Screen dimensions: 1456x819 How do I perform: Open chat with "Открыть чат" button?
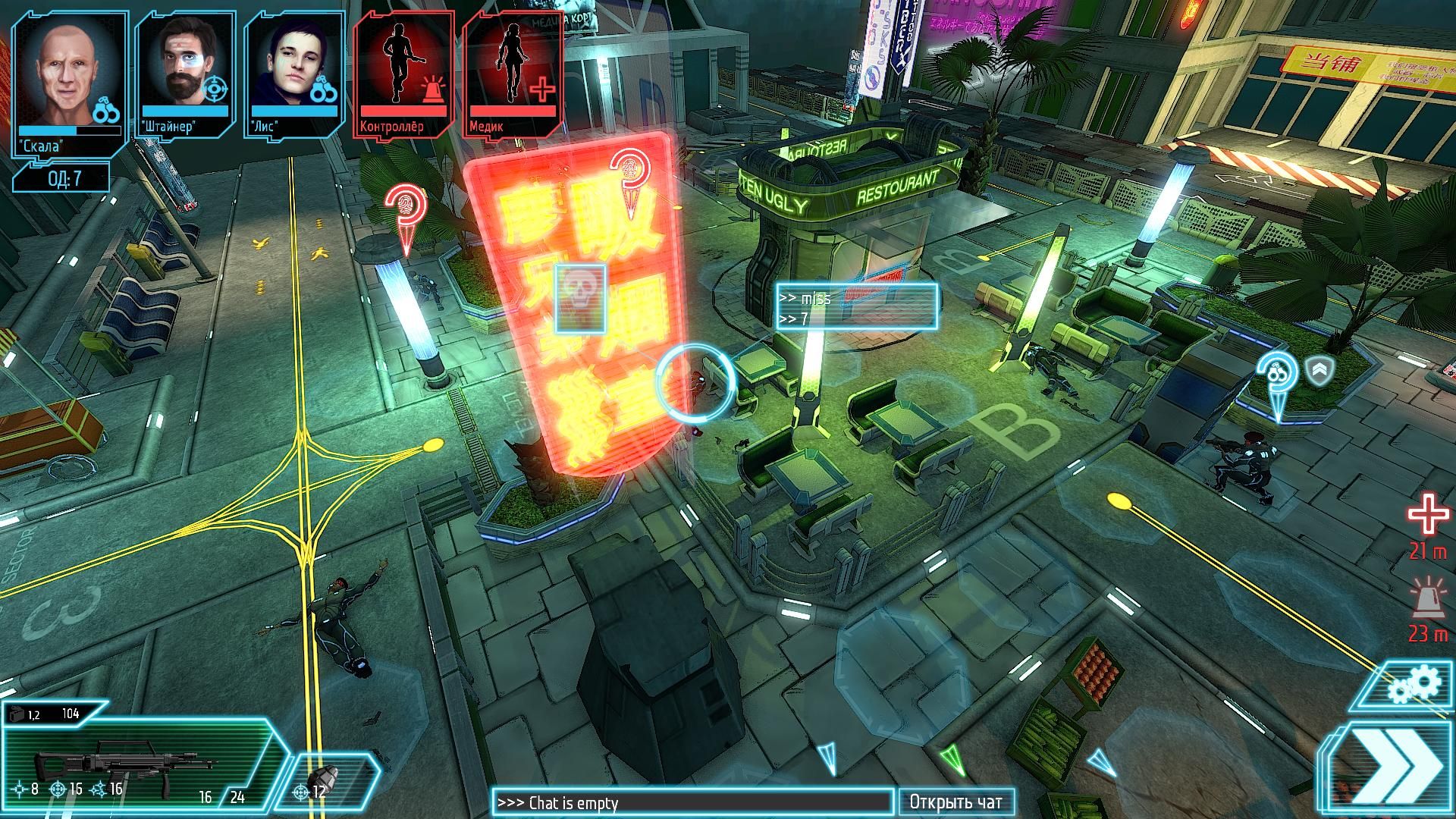point(955,802)
